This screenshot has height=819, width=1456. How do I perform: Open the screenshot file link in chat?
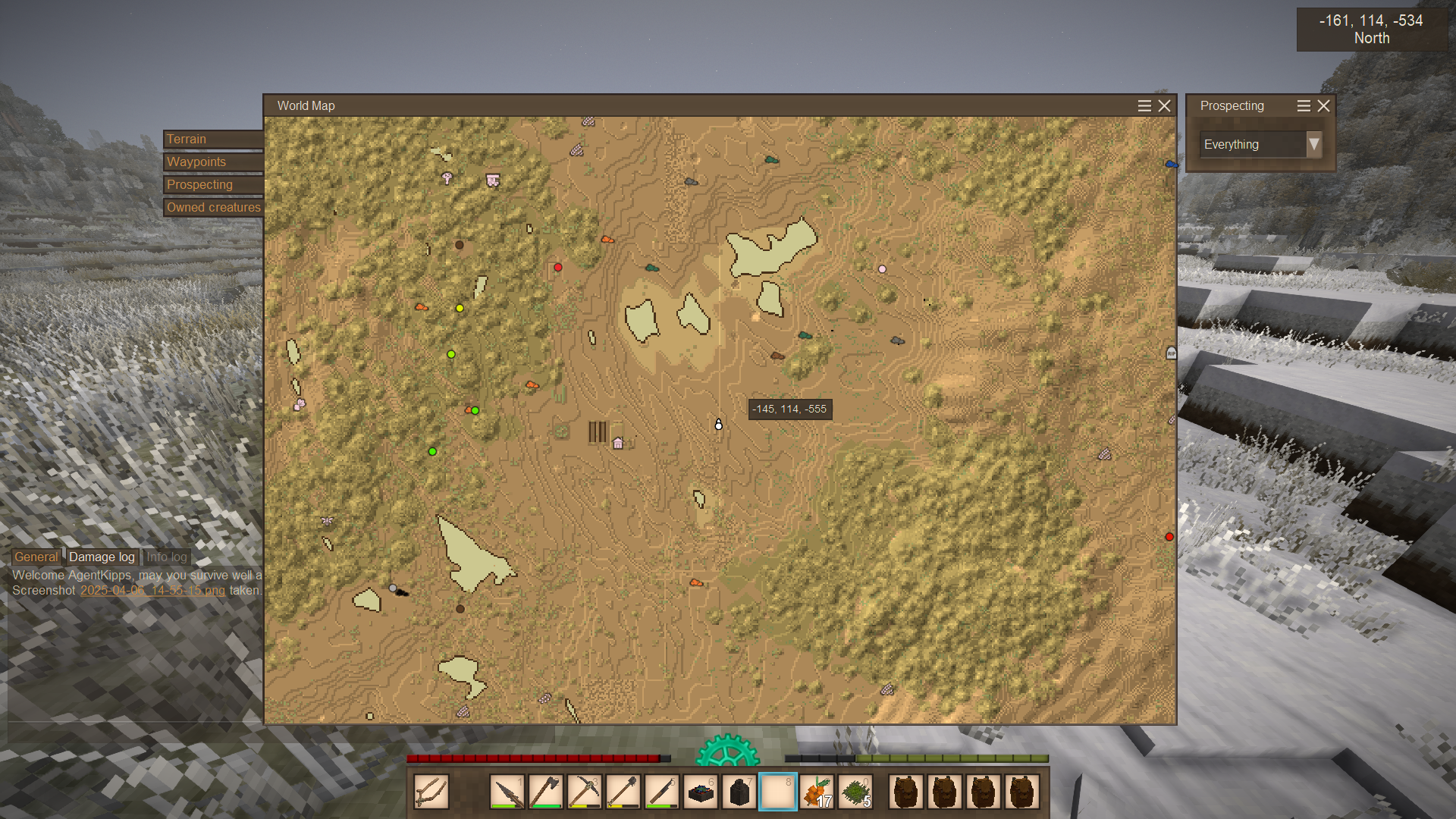pos(152,591)
